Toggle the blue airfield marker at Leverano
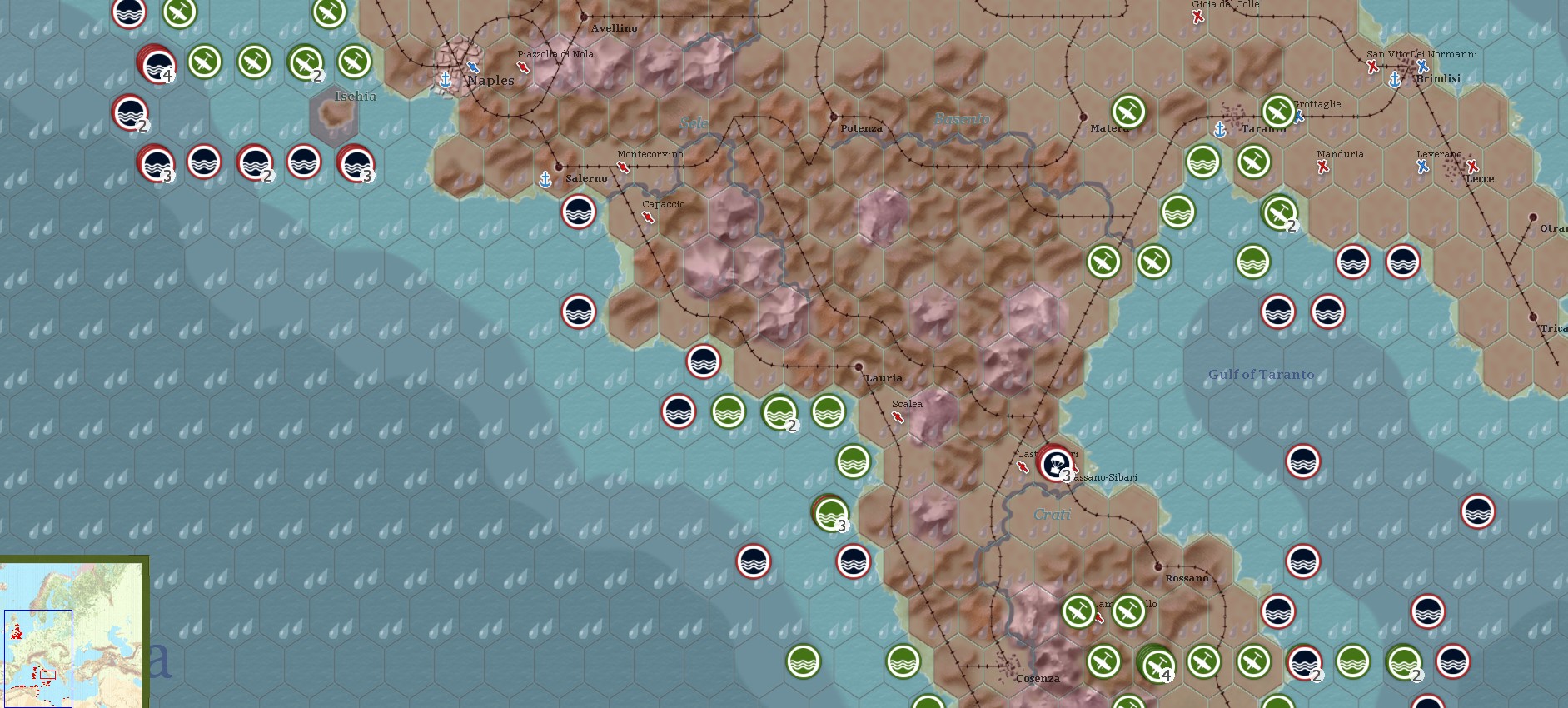 [x=1422, y=167]
